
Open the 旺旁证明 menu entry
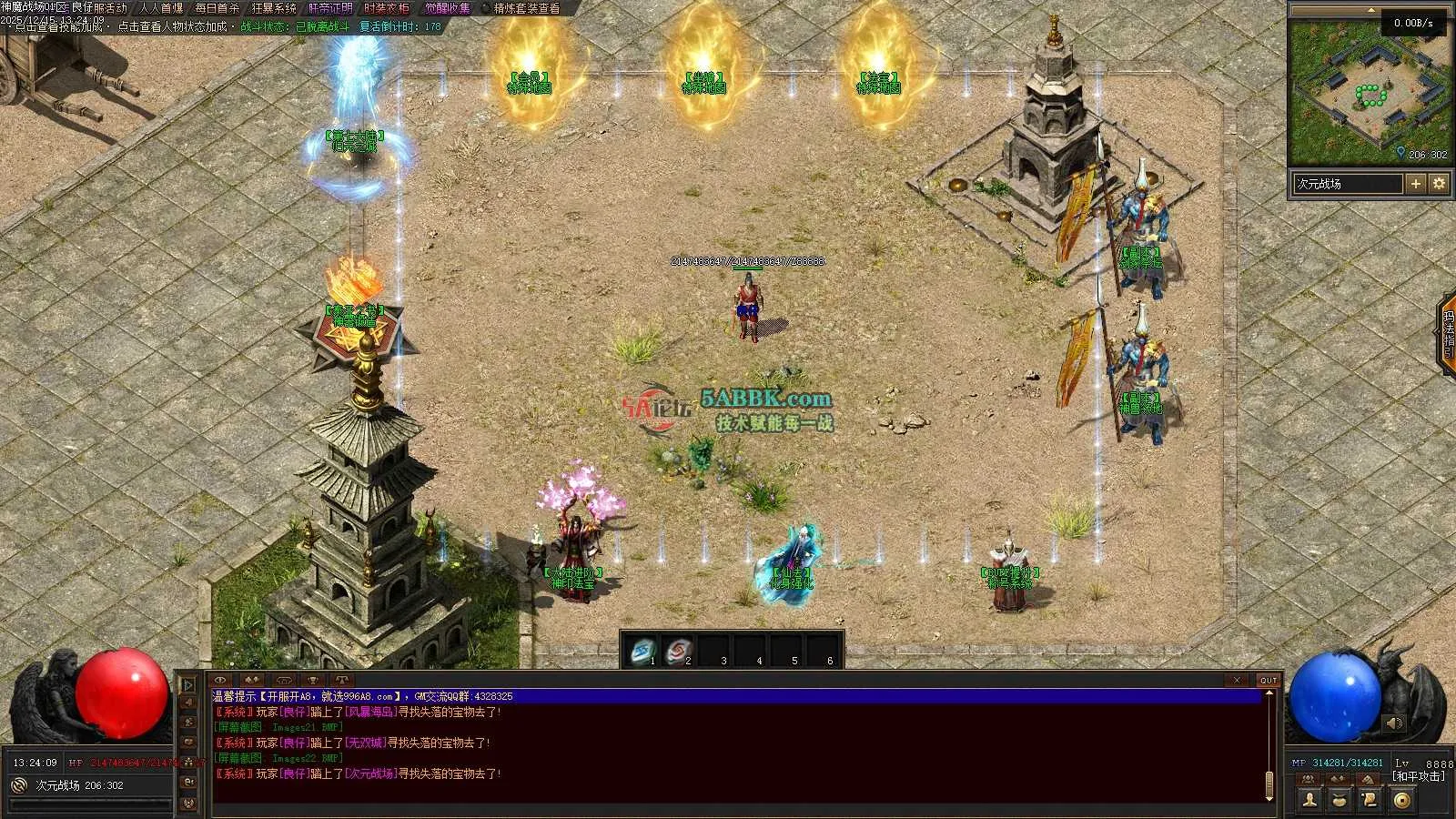pos(330,8)
